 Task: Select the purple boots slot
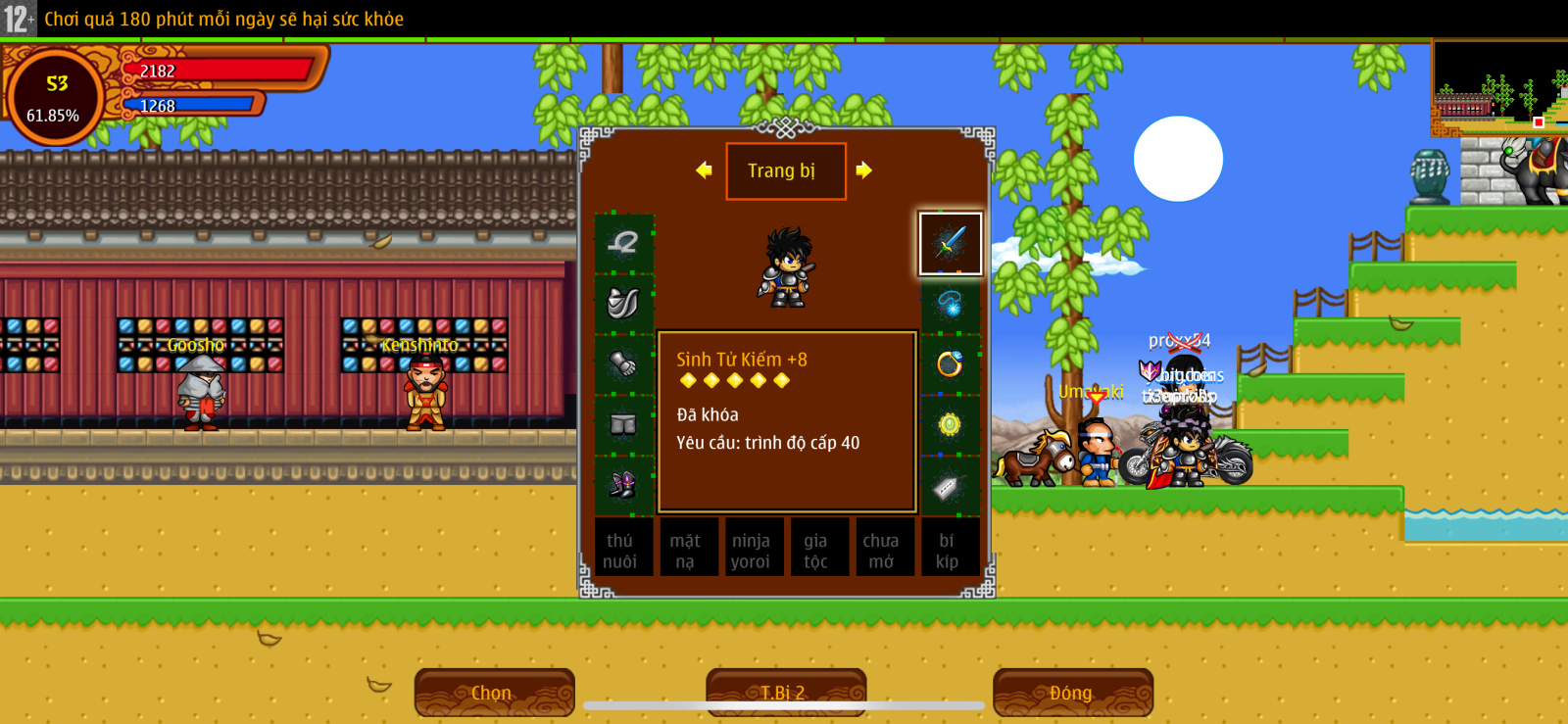click(623, 484)
